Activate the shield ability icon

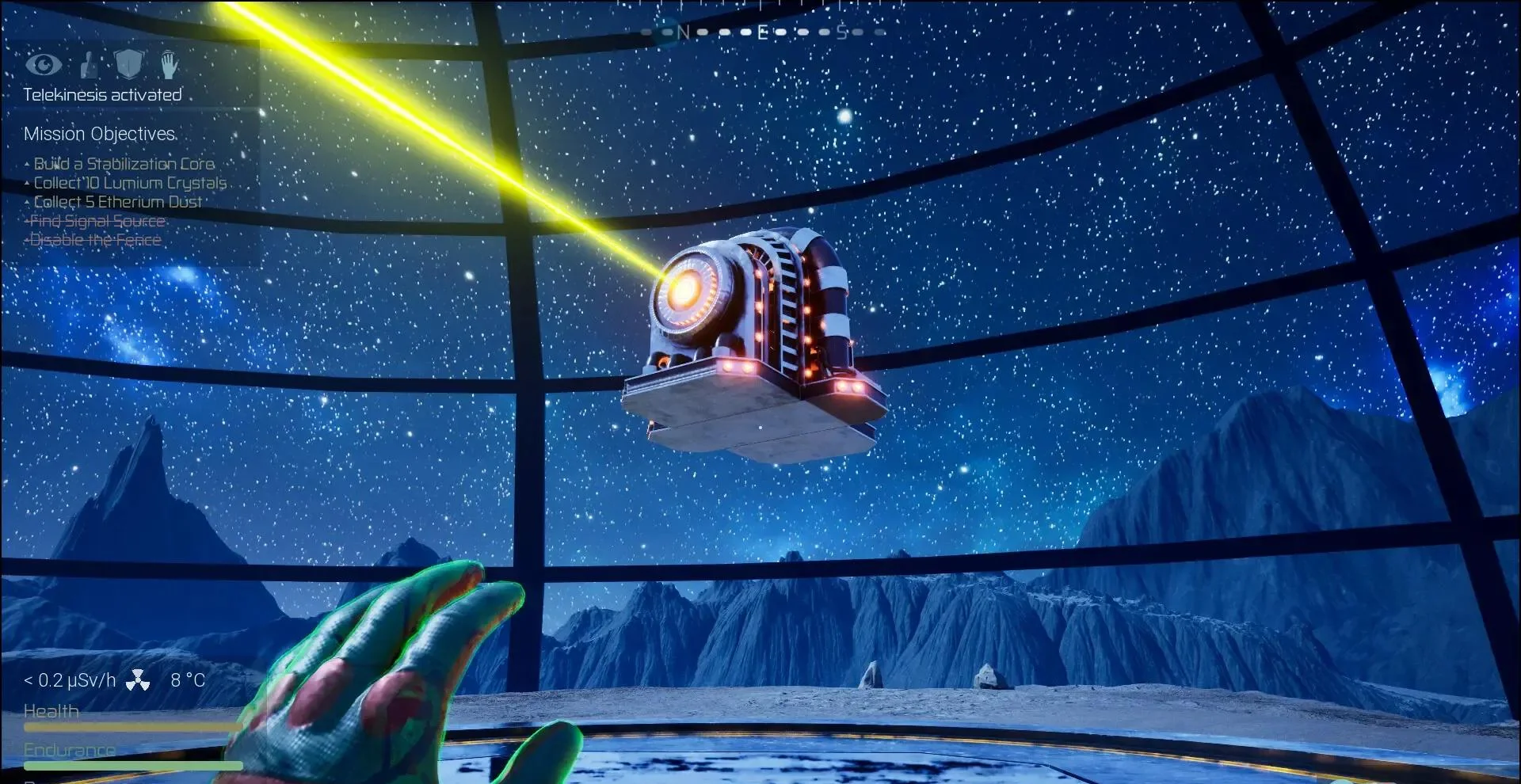point(128,63)
